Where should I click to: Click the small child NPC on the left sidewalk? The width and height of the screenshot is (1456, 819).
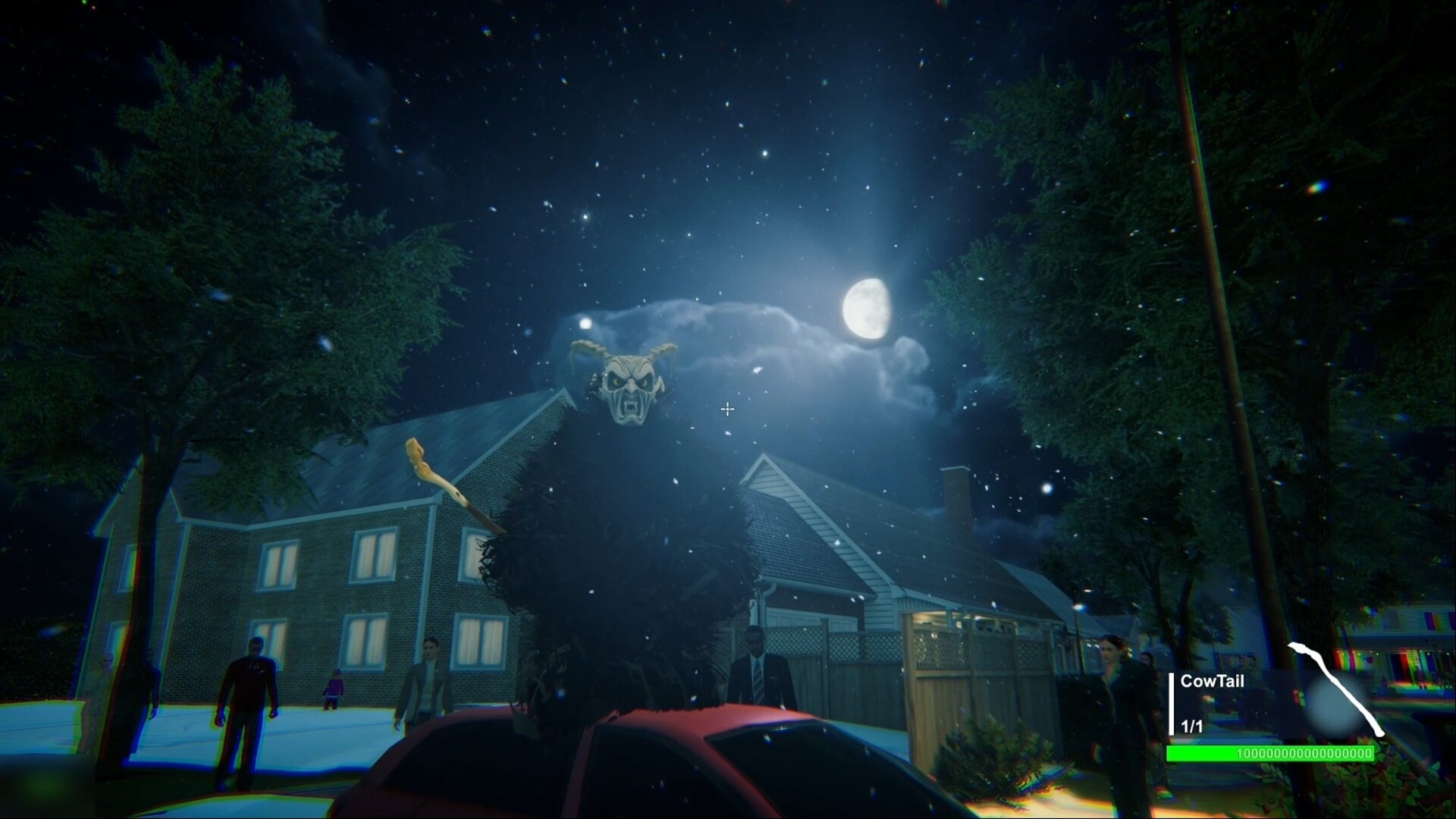pos(334,688)
